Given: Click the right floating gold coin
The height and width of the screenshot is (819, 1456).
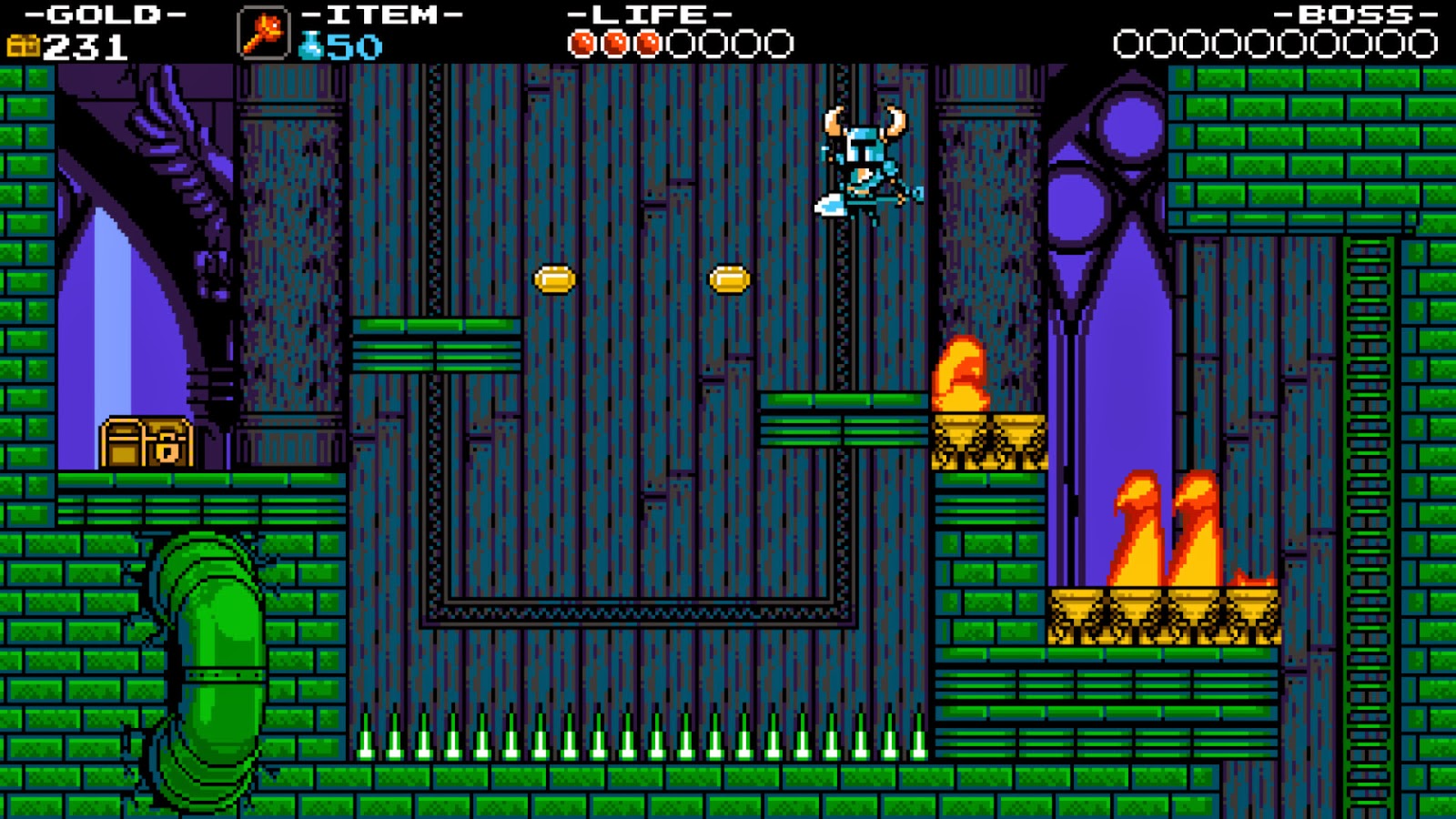Looking at the screenshot, I should [x=728, y=280].
